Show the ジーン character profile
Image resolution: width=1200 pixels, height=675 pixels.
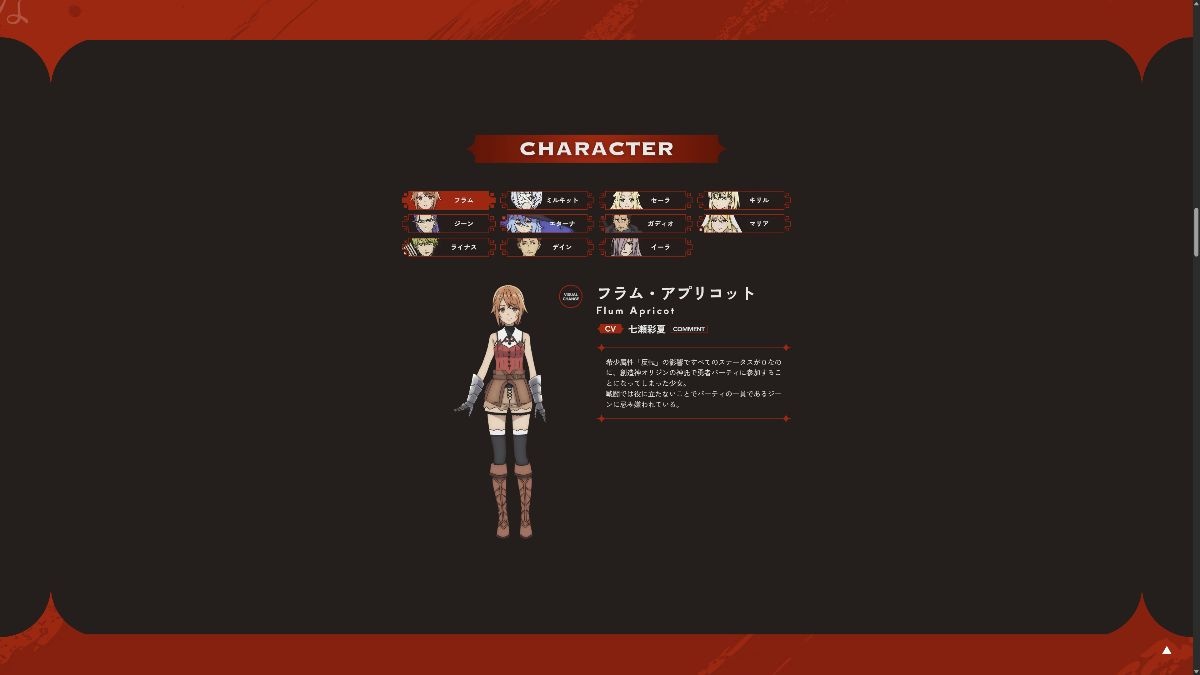click(x=448, y=223)
